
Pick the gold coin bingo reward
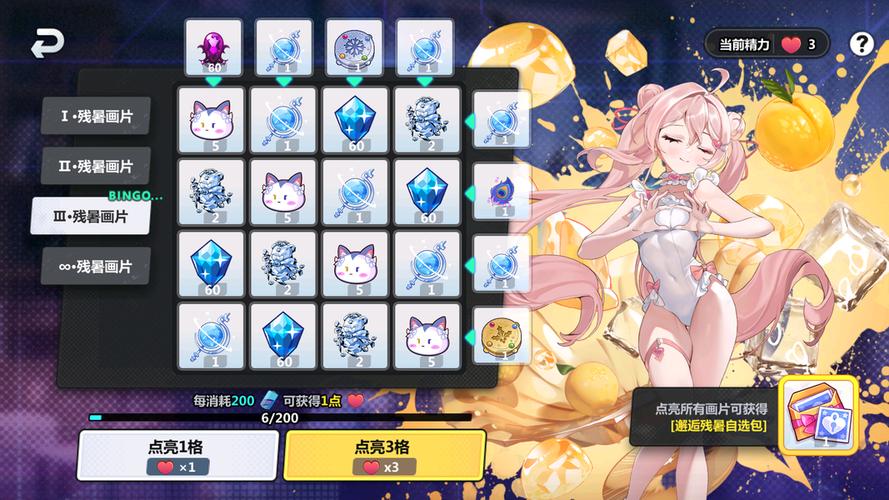pyautogui.click(x=500, y=334)
